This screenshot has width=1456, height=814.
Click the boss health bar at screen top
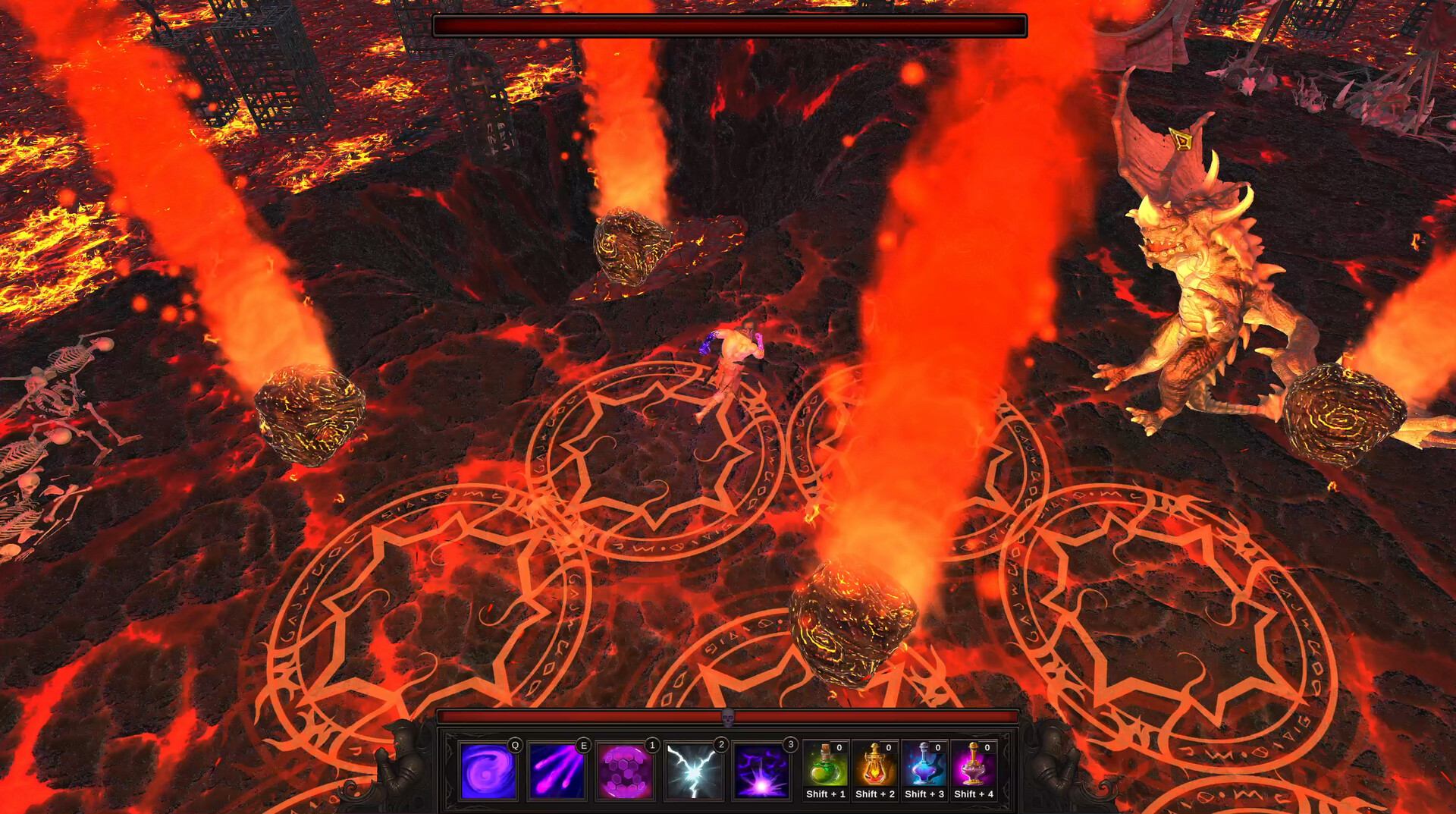(x=728, y=25)
